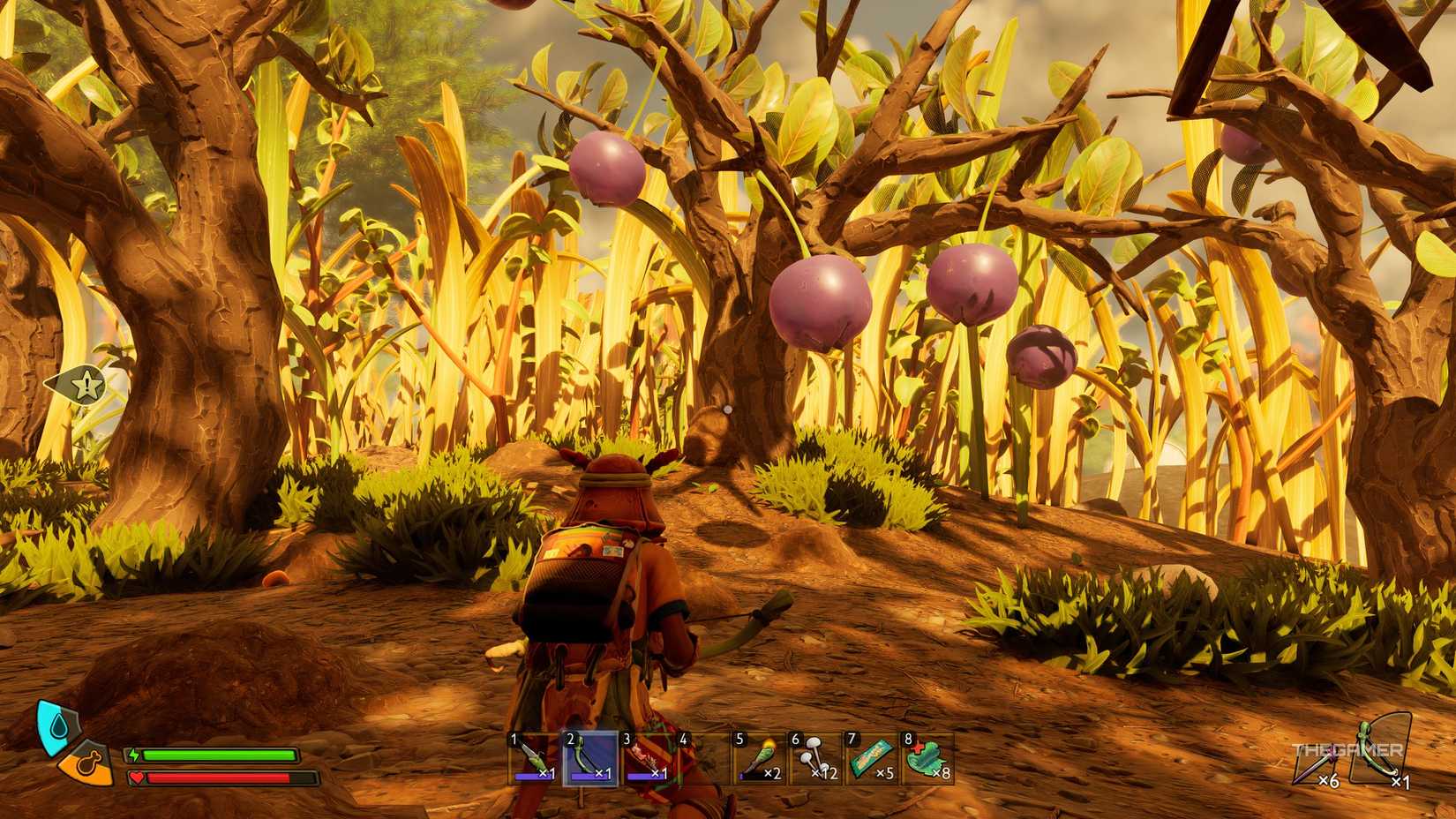Click the heart health icon
This screenshot has width=1456, height=819.
pos(138,778)
